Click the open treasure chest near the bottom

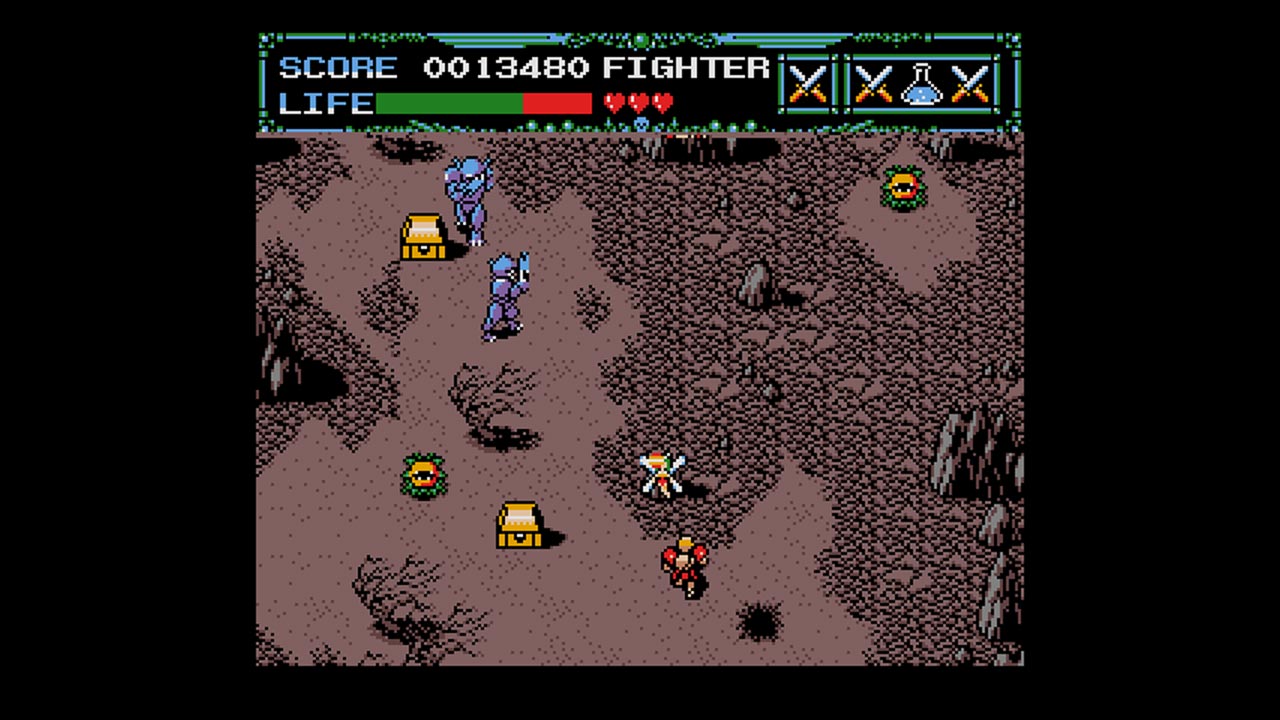517,524
